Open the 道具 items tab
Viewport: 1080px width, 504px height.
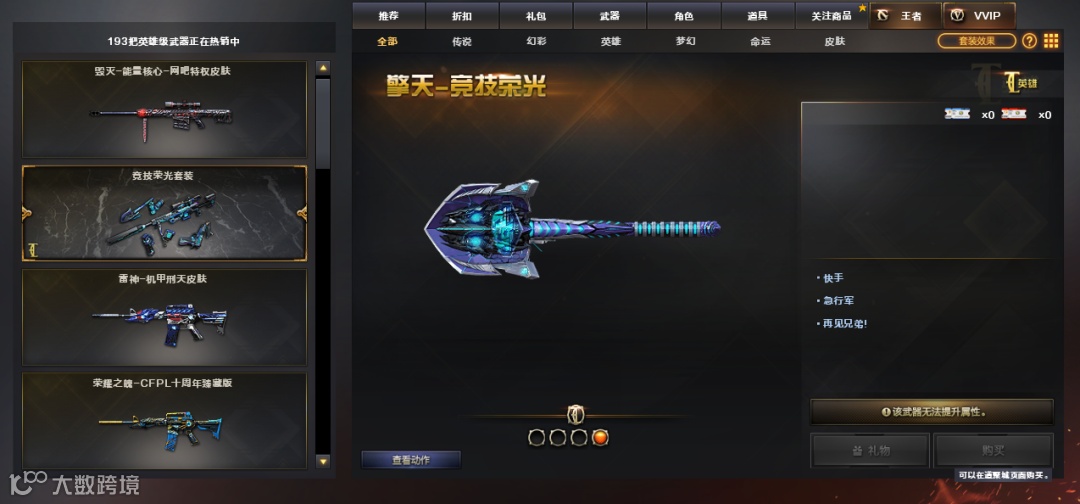click(x=757, y=16)
